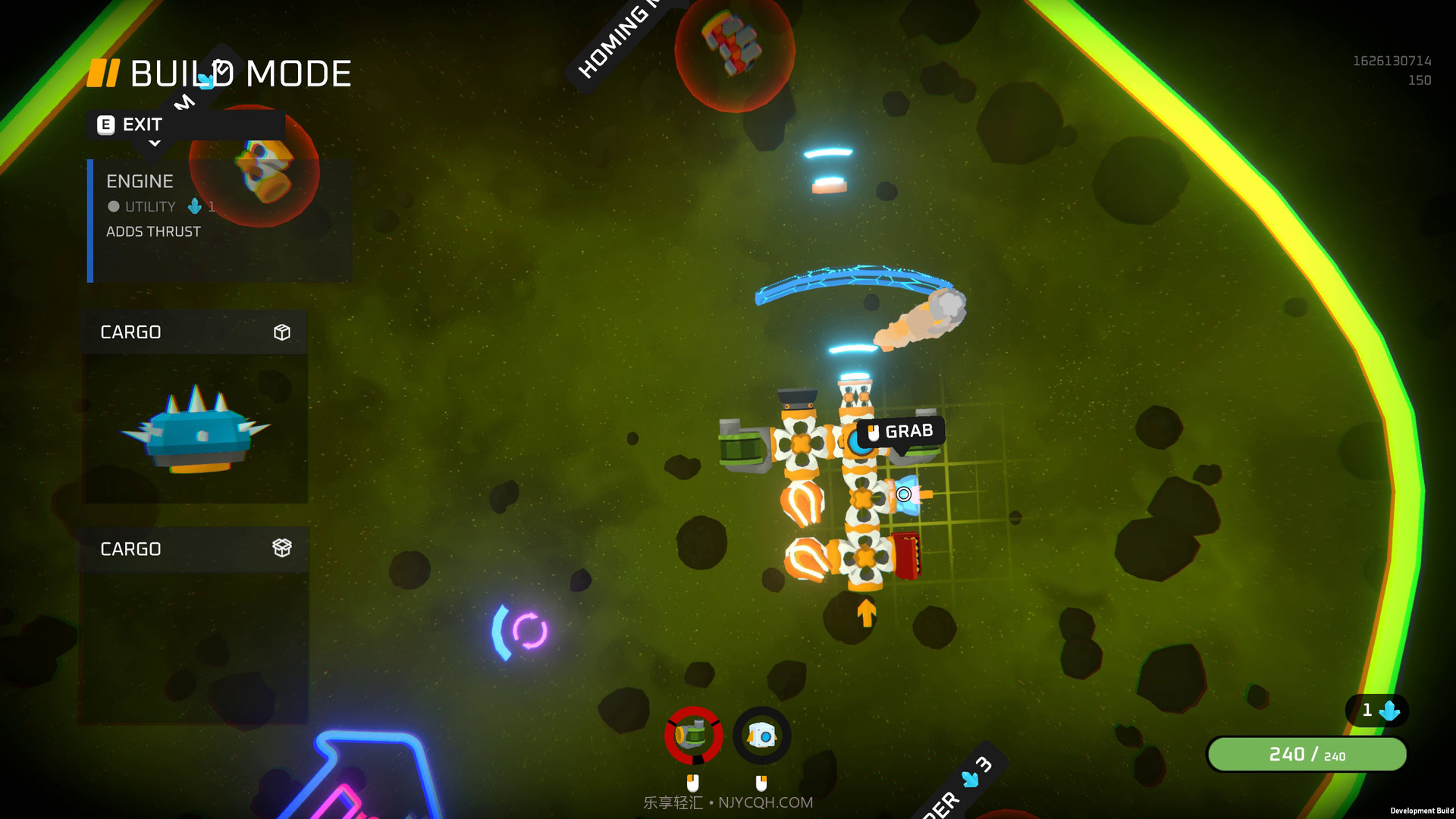
Task: Select the drone core camera icon
Action: 762,734
